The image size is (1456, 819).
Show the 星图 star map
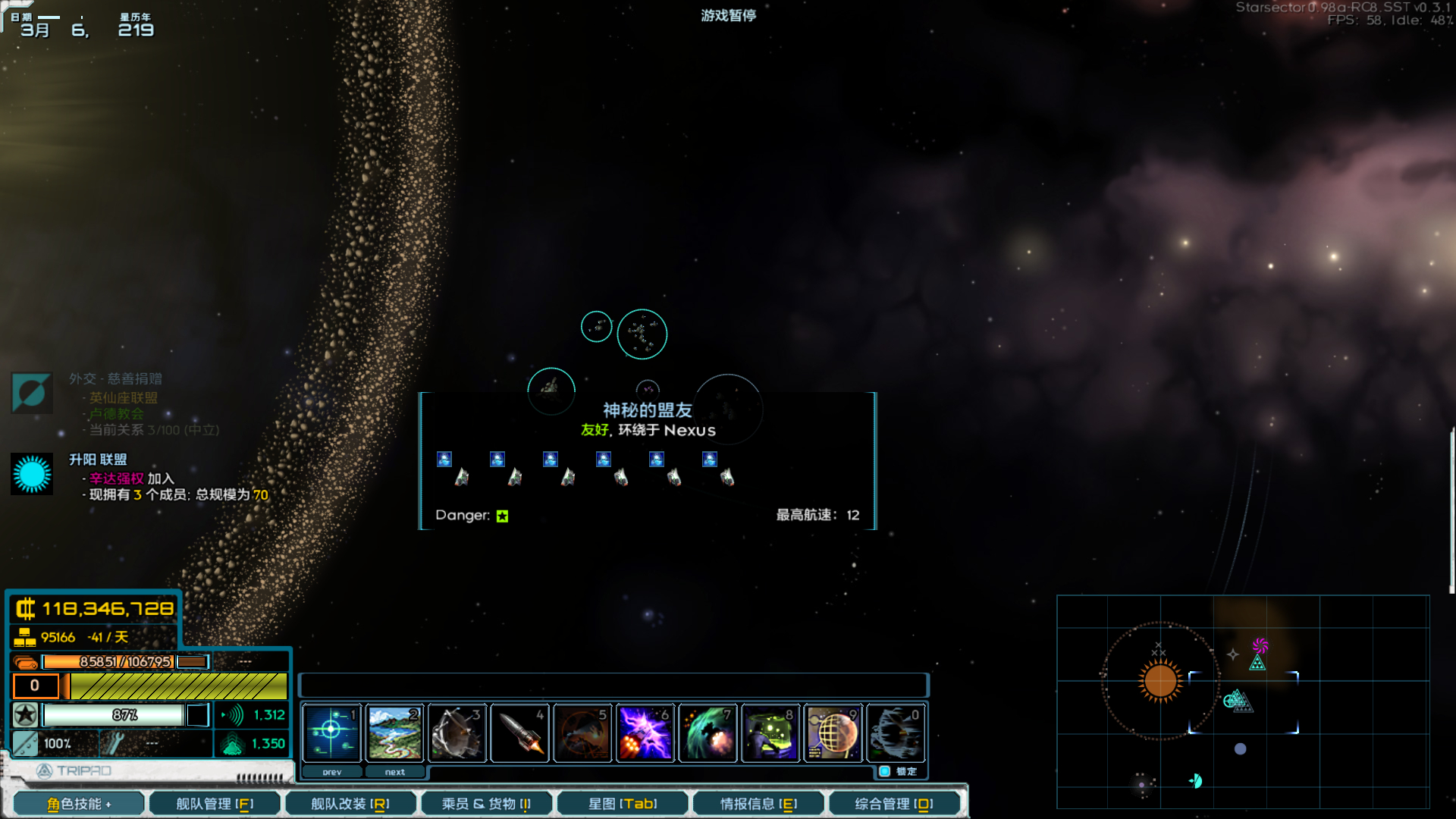coord(623,804)
